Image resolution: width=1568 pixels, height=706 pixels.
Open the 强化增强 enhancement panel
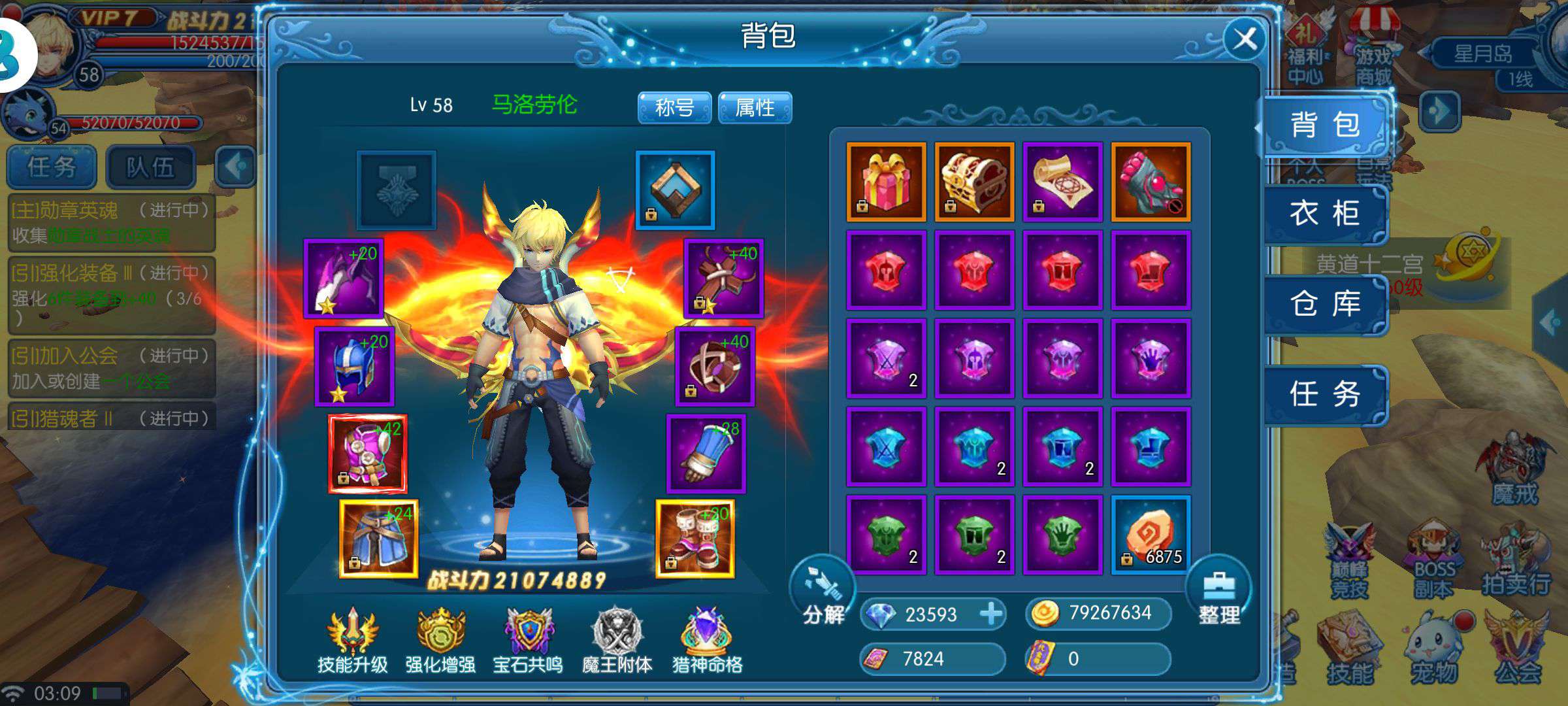click(440, 637)
